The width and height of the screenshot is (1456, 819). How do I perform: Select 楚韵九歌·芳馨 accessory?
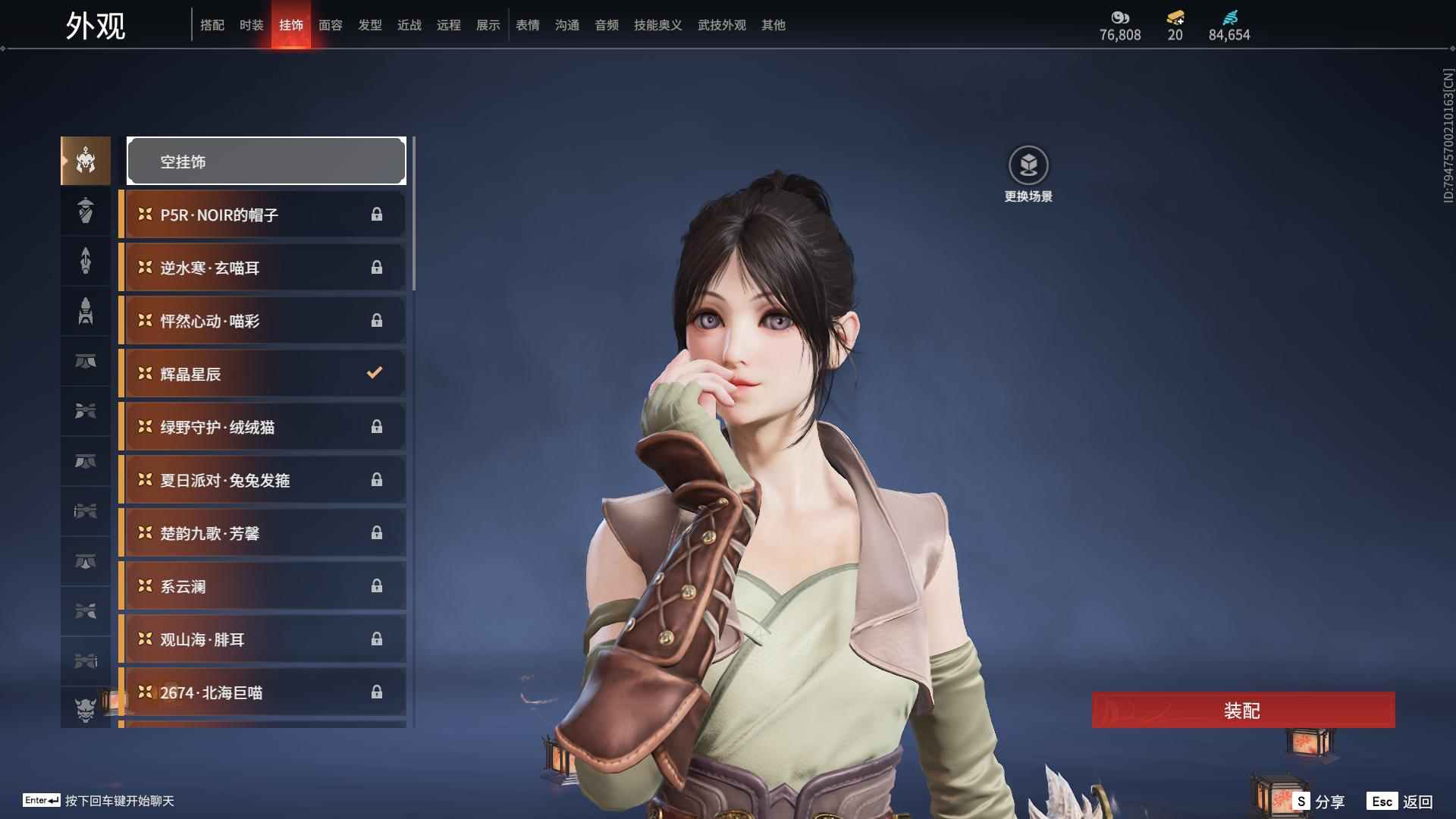[263, 533]
